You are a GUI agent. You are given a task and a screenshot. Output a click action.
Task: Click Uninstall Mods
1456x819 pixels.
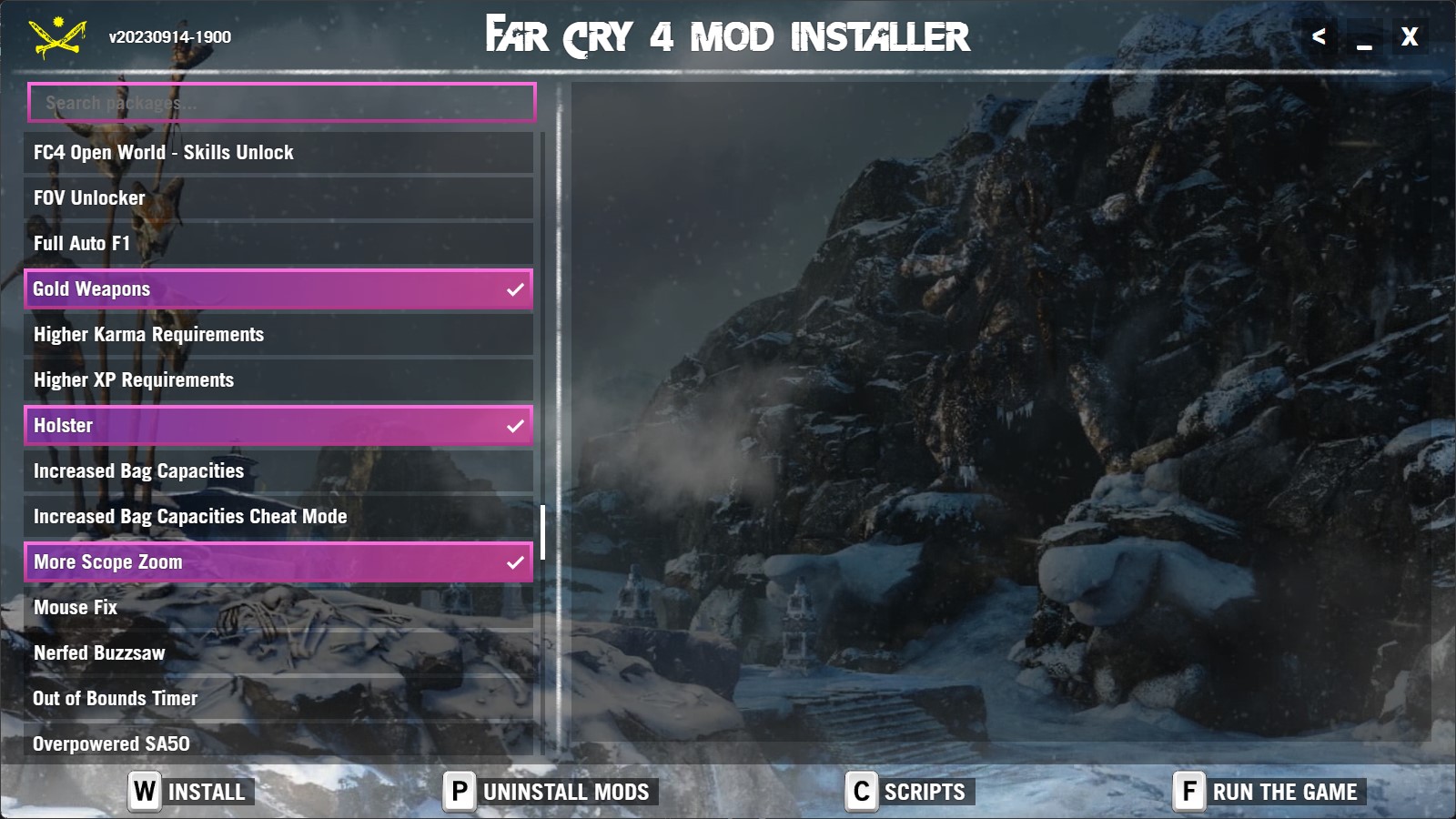551,792
